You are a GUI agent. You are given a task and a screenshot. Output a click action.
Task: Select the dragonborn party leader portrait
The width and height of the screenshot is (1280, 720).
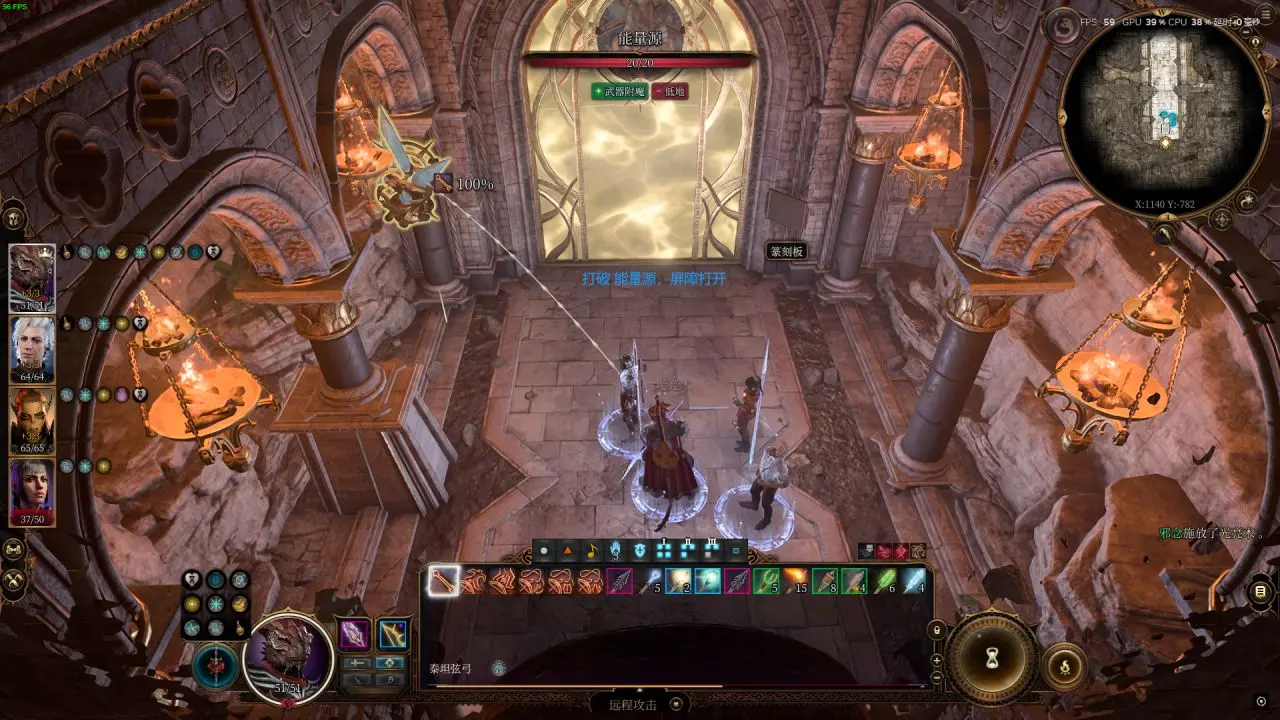point(32,277)
